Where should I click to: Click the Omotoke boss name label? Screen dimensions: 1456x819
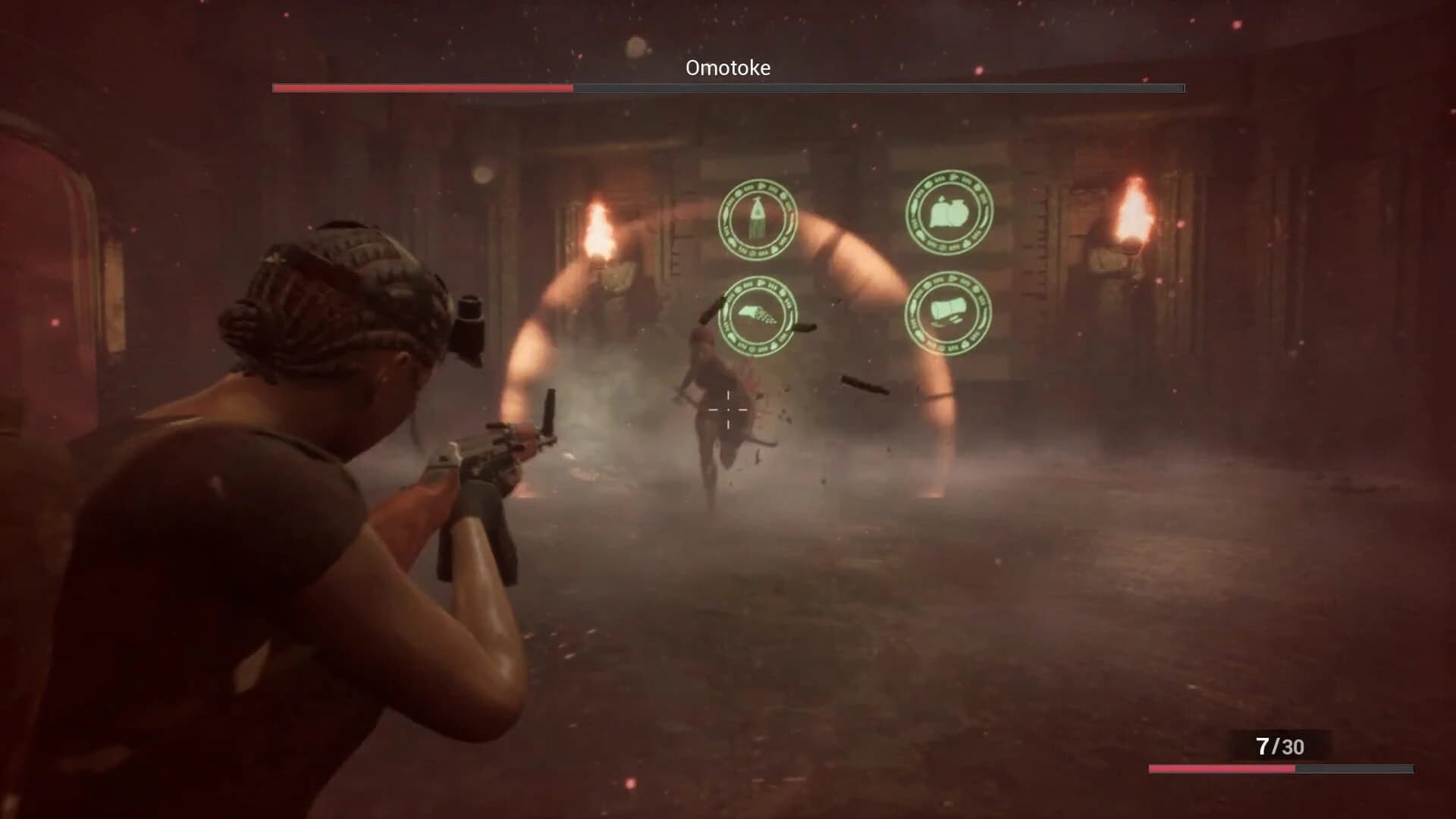pyautogui.click(x=726, y=67)
